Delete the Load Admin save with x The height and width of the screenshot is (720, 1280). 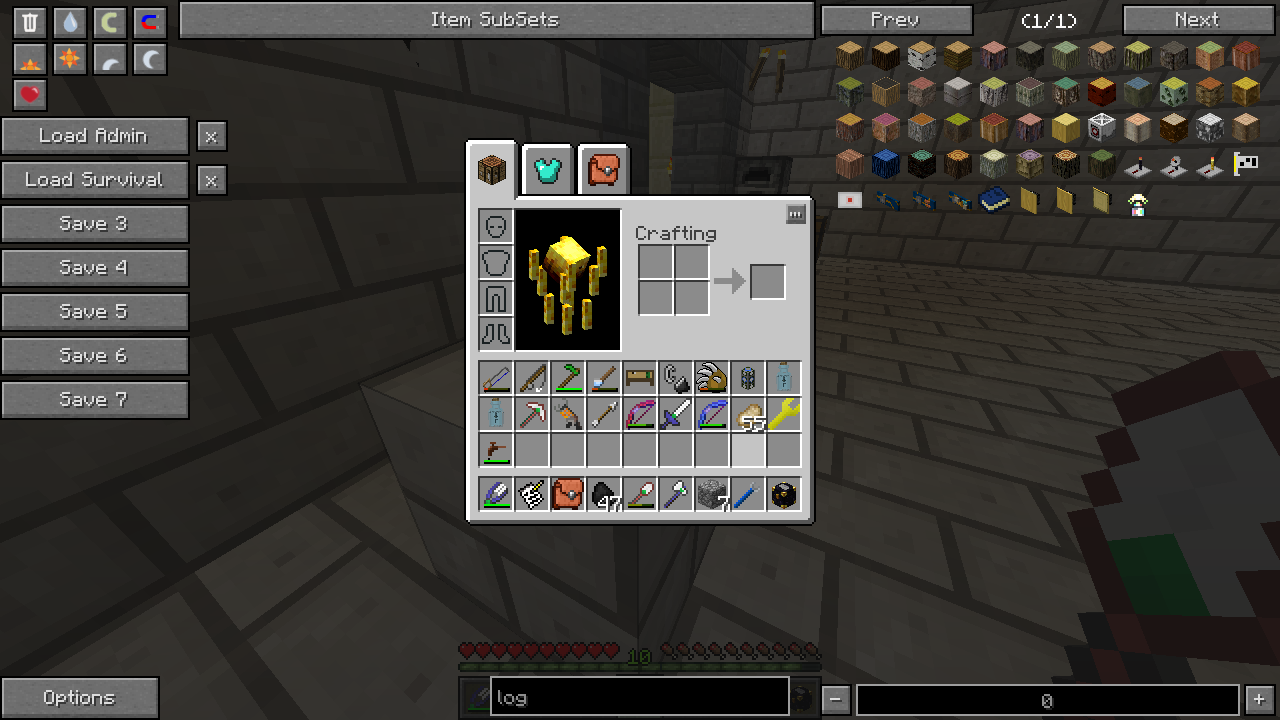point(211,136)
